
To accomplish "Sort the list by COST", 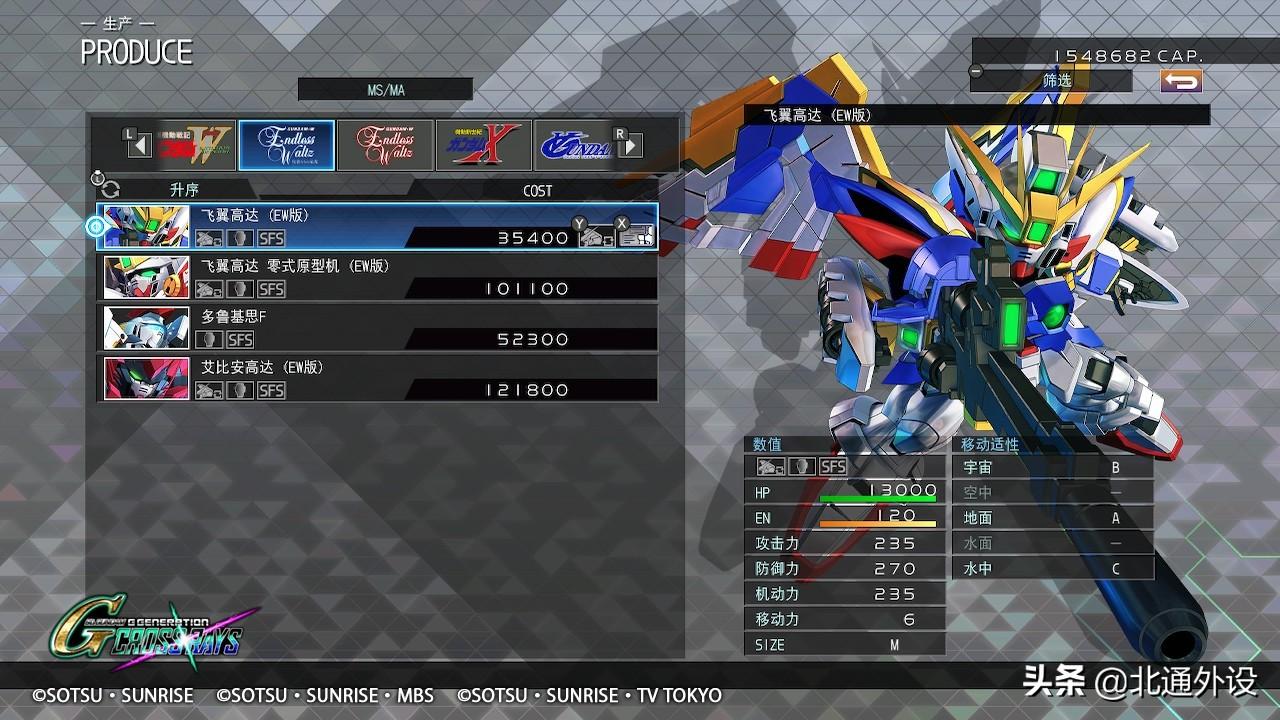I will [537, 190].
